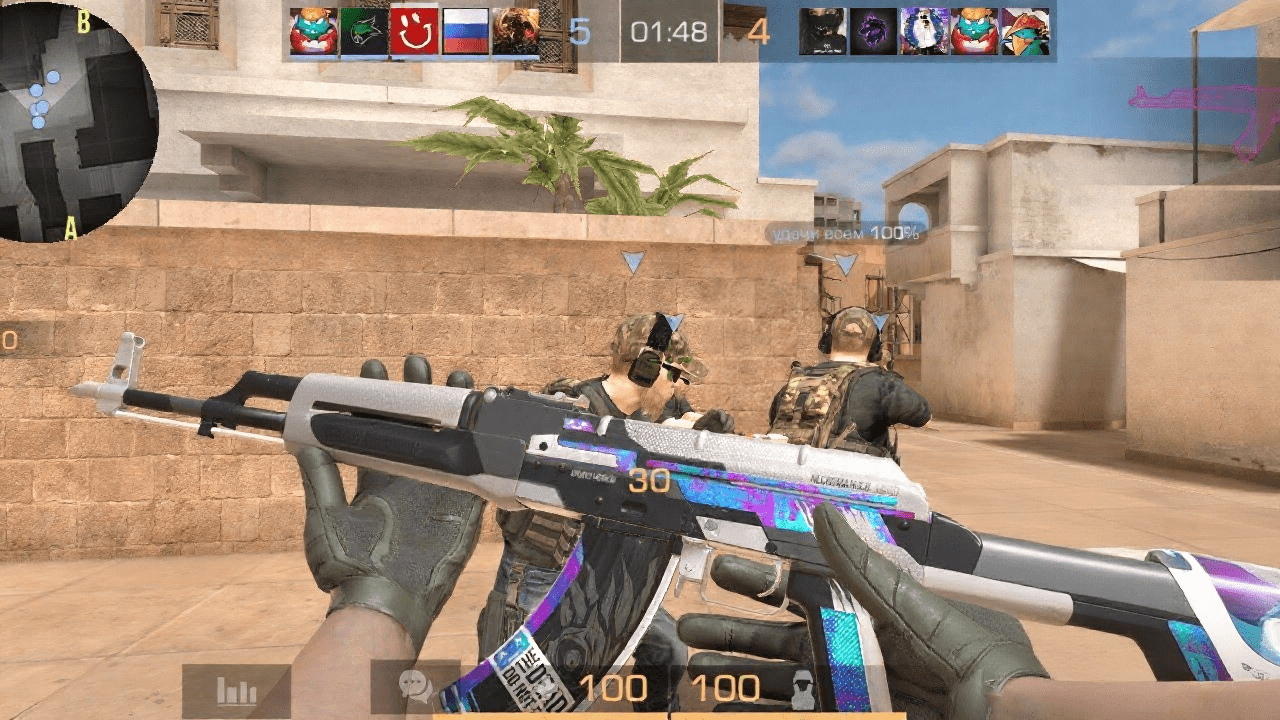Select the red smiley face player avatar
This screenshot has width=1280, height=720.
[415, 32]
